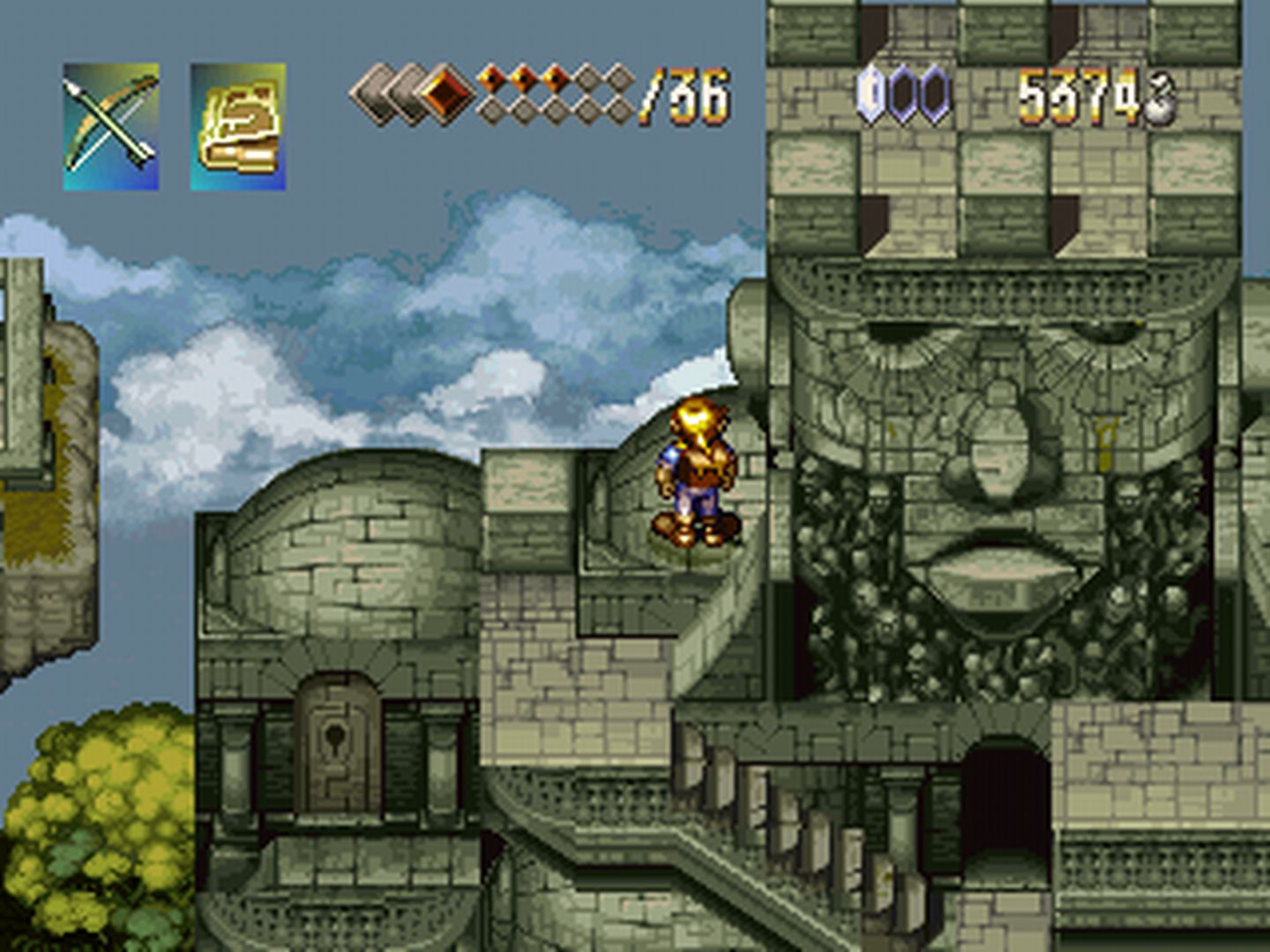Select the golden book item icon
Image resolution: width=1270 pixels, height=952 pixels.
tap(238, 126)
